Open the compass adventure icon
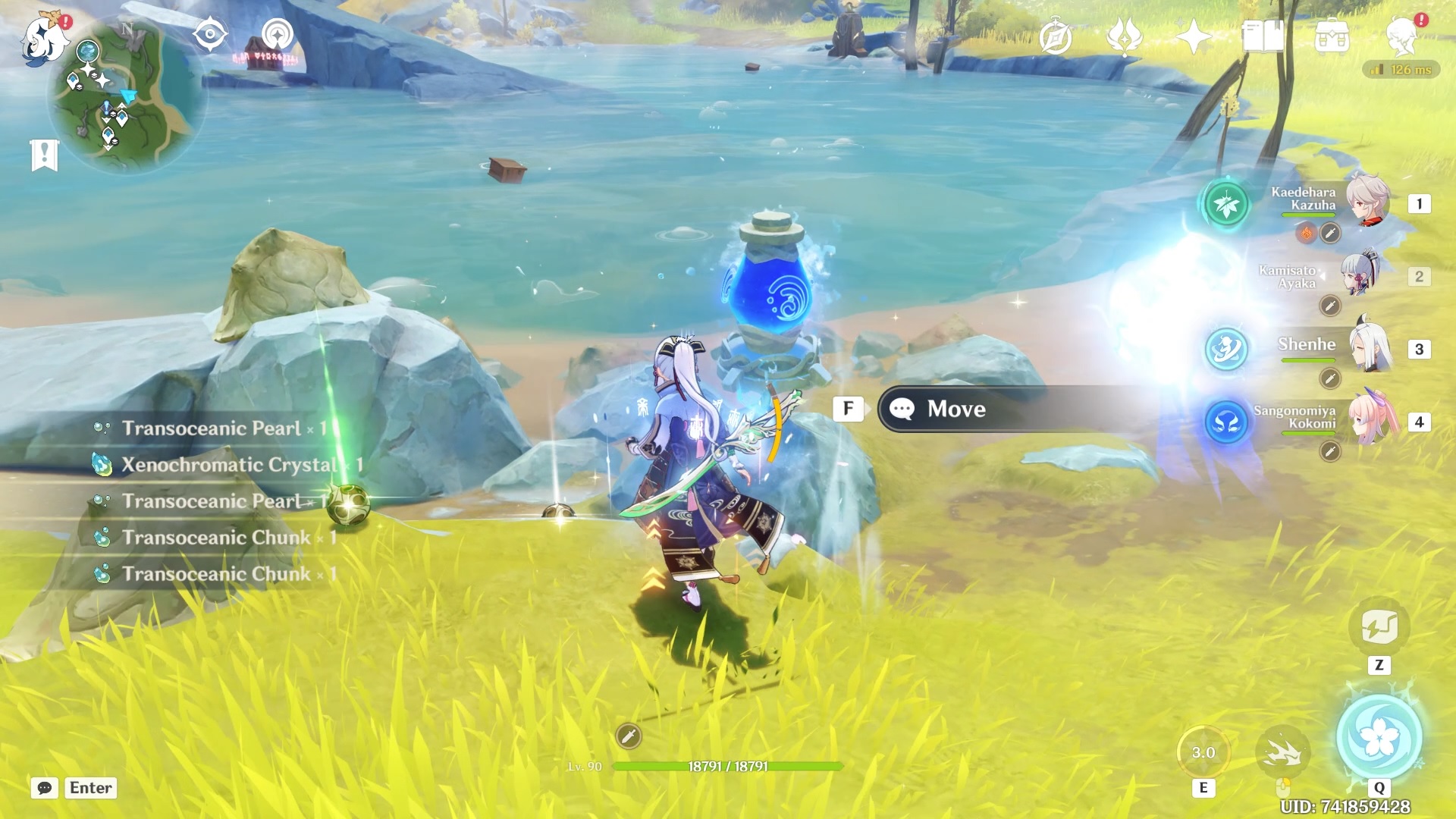This screenshot has height=819, width=1456. pyautogui.click(x=1056, y=37)
